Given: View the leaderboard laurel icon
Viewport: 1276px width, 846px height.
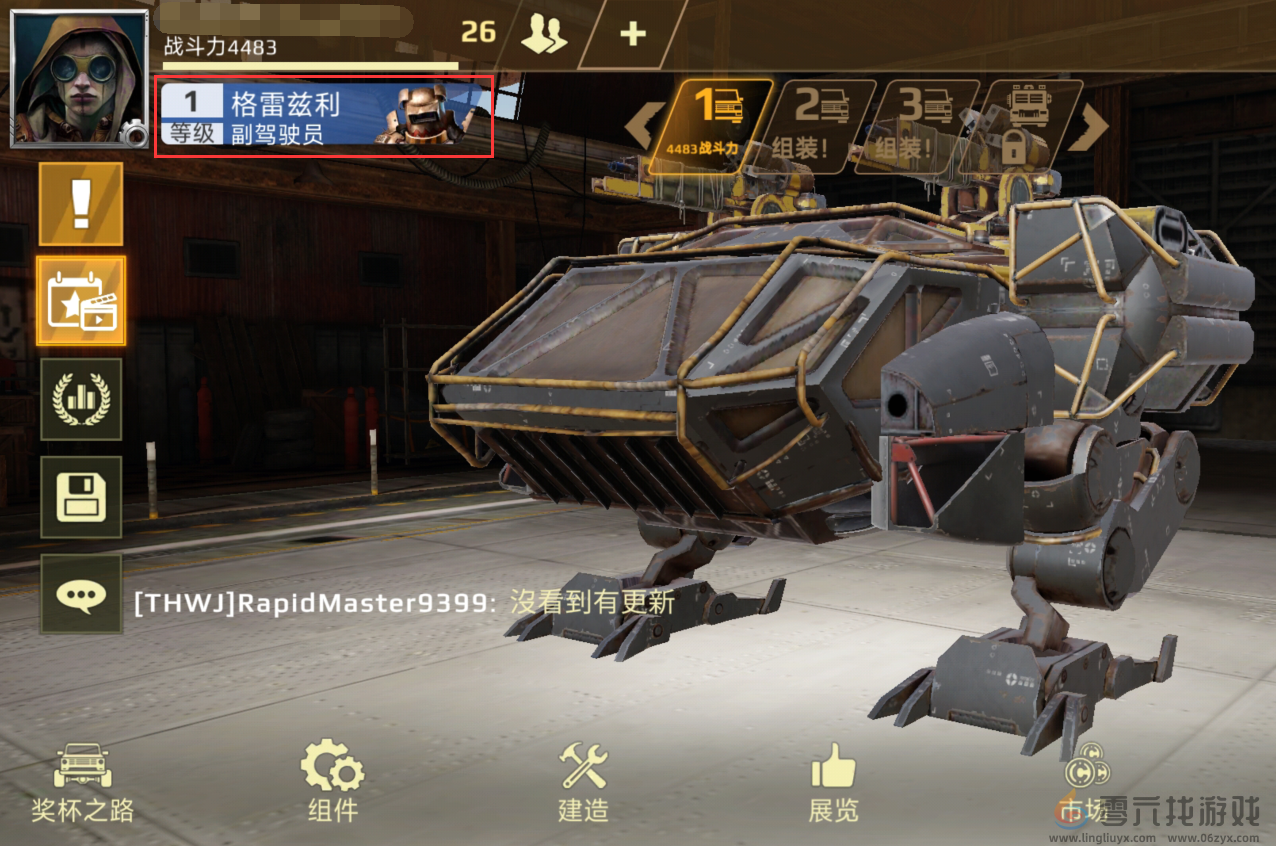Looking at the screenshot, I should [81, 400].
